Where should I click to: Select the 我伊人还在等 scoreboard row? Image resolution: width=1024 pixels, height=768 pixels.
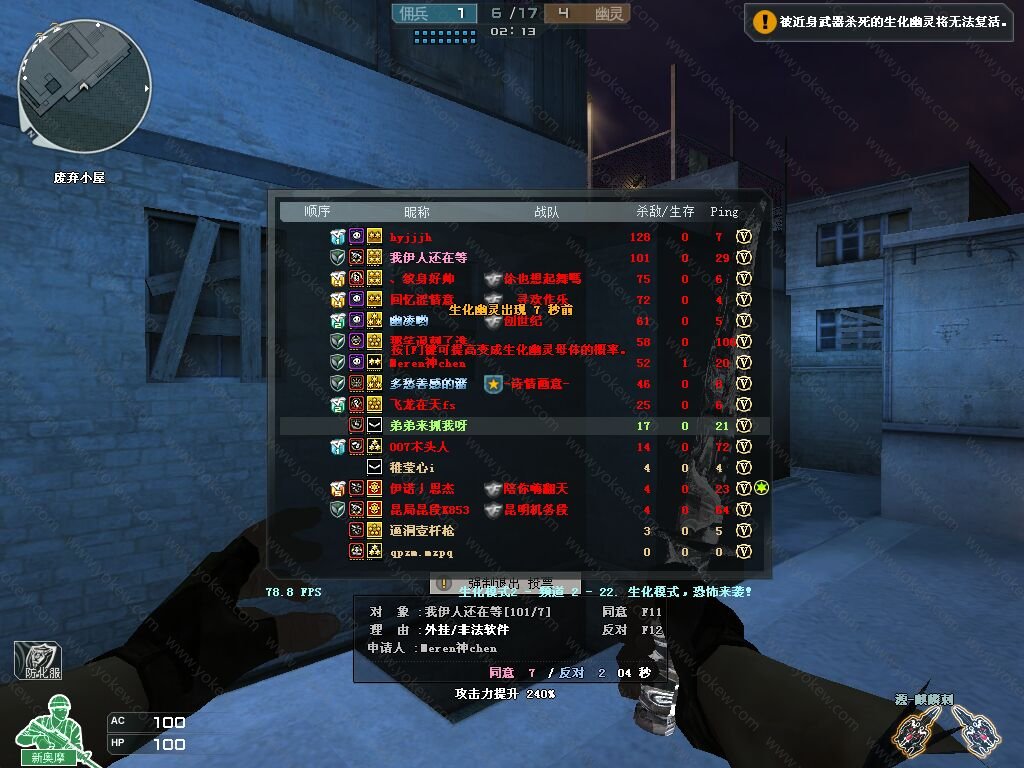coord(428,258)
